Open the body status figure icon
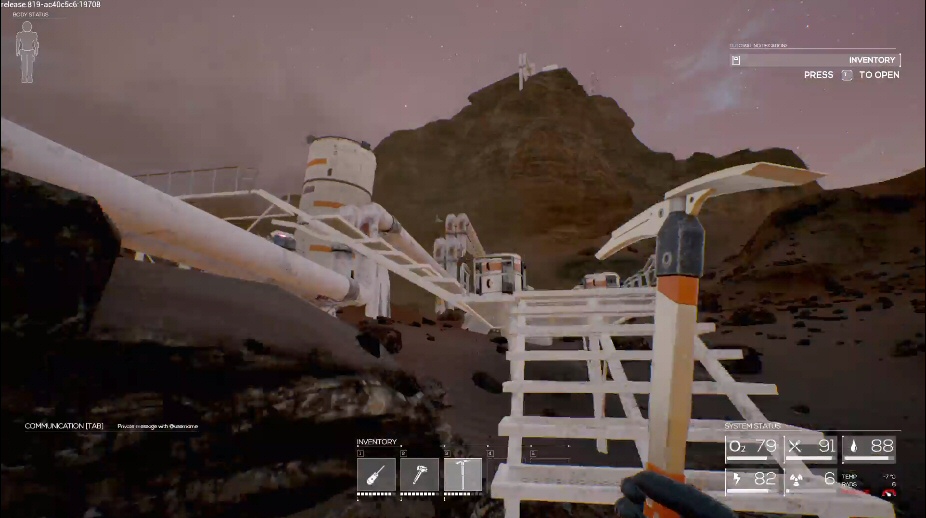 (27, 52)
